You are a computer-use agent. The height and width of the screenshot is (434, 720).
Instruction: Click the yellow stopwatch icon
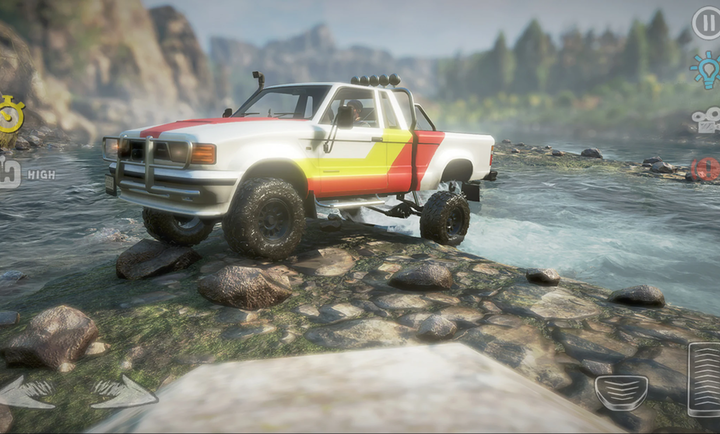tap(10, 114)
